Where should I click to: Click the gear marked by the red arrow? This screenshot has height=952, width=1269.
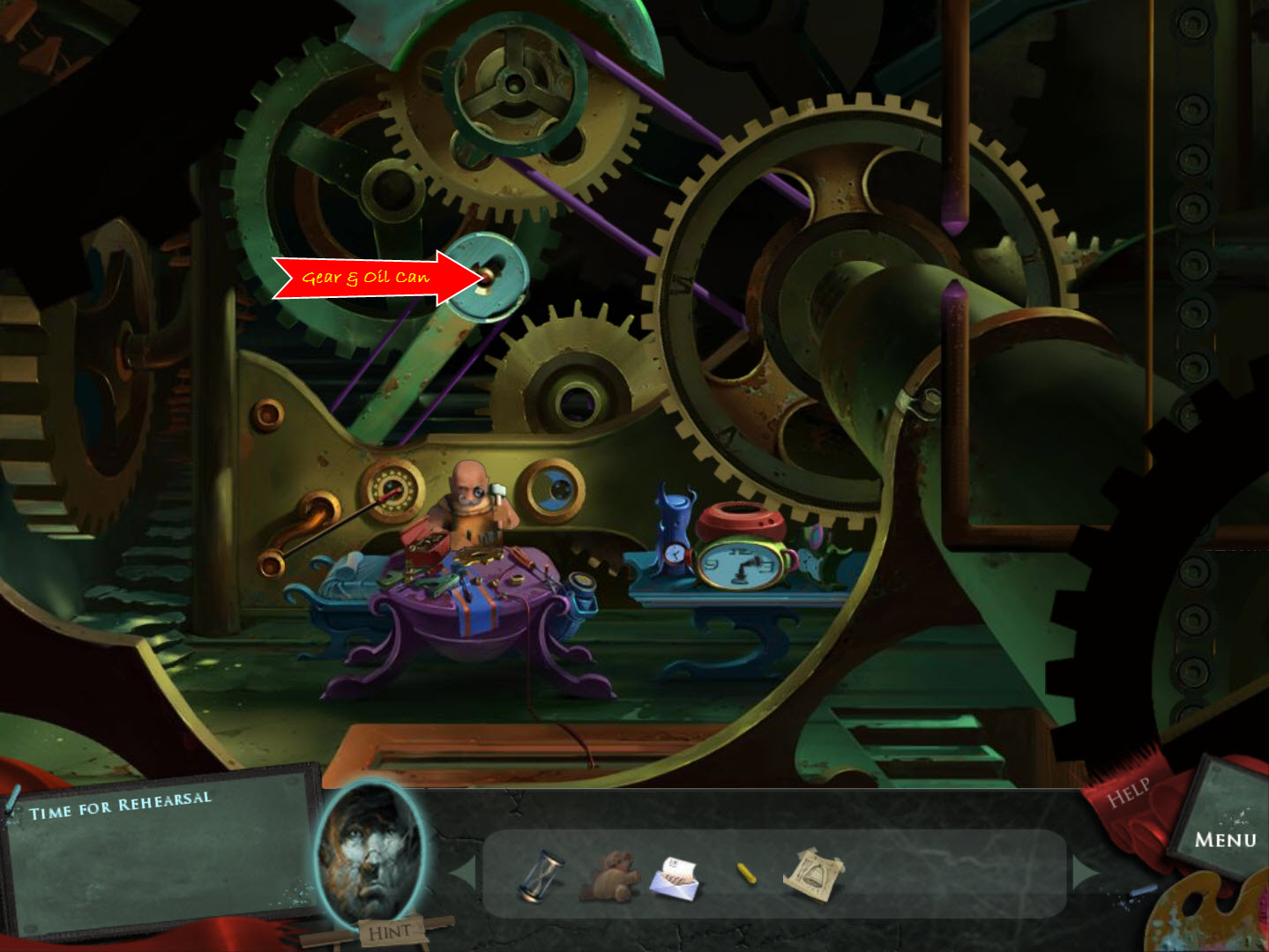point(489,278)
